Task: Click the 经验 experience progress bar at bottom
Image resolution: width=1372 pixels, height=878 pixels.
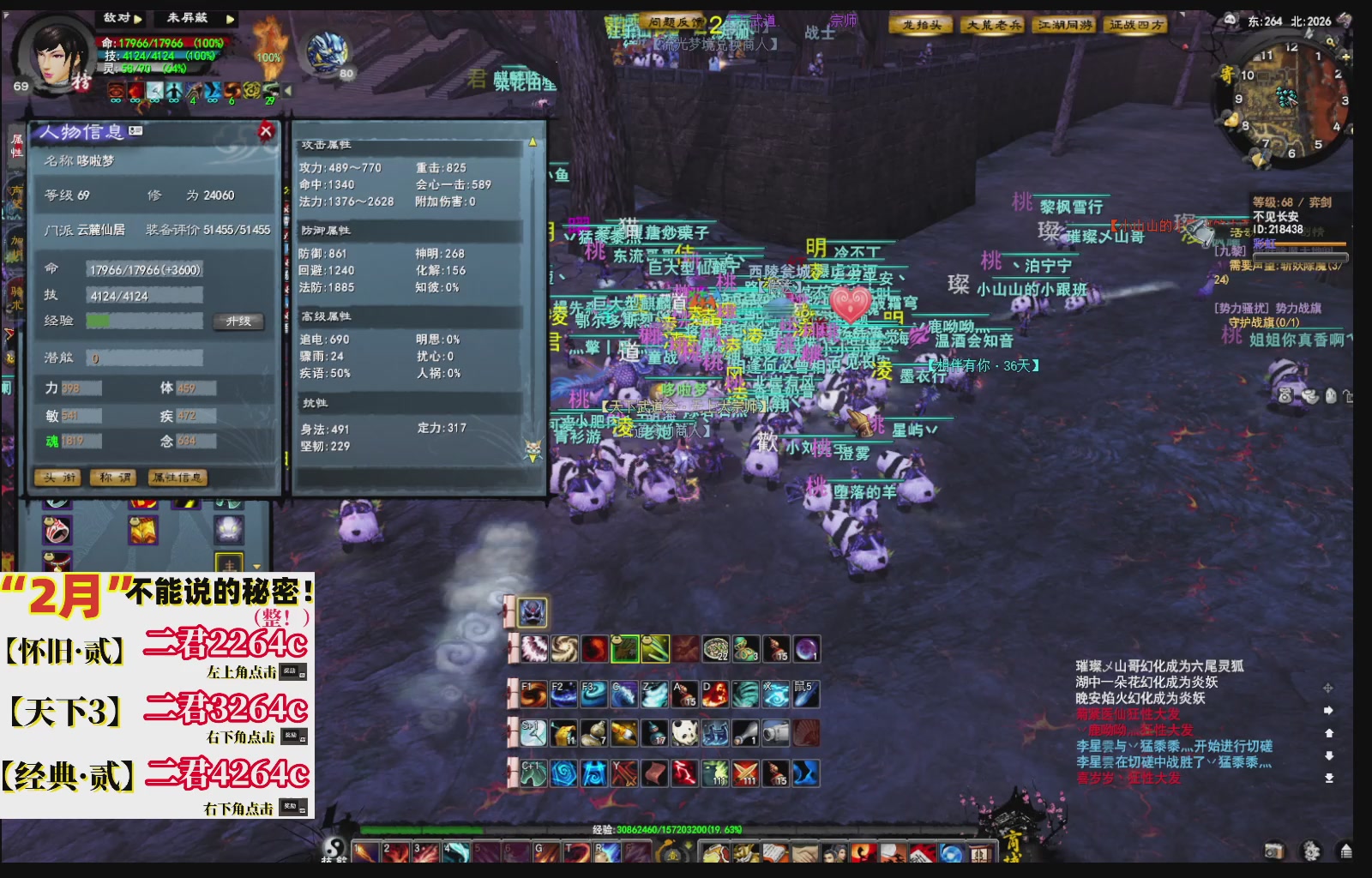Action: click(x=600, y=829)
